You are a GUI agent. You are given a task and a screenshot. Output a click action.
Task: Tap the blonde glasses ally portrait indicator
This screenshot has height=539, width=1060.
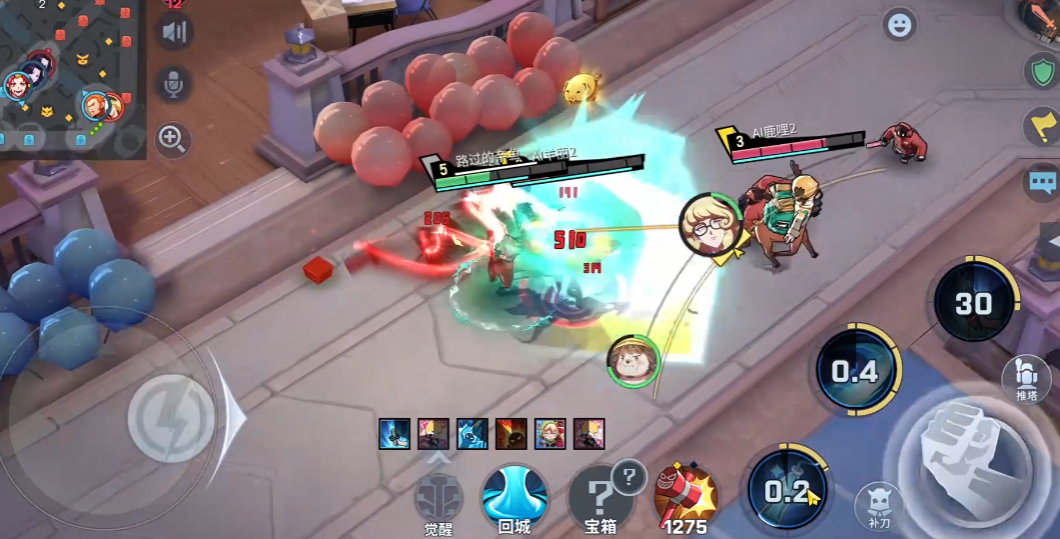pyautogui.click(x=711, y=224)
